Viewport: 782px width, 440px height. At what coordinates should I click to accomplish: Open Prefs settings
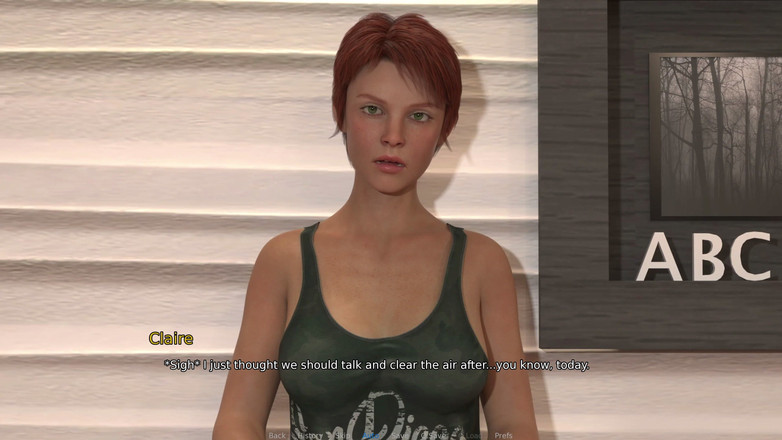[x=503, y=435]
